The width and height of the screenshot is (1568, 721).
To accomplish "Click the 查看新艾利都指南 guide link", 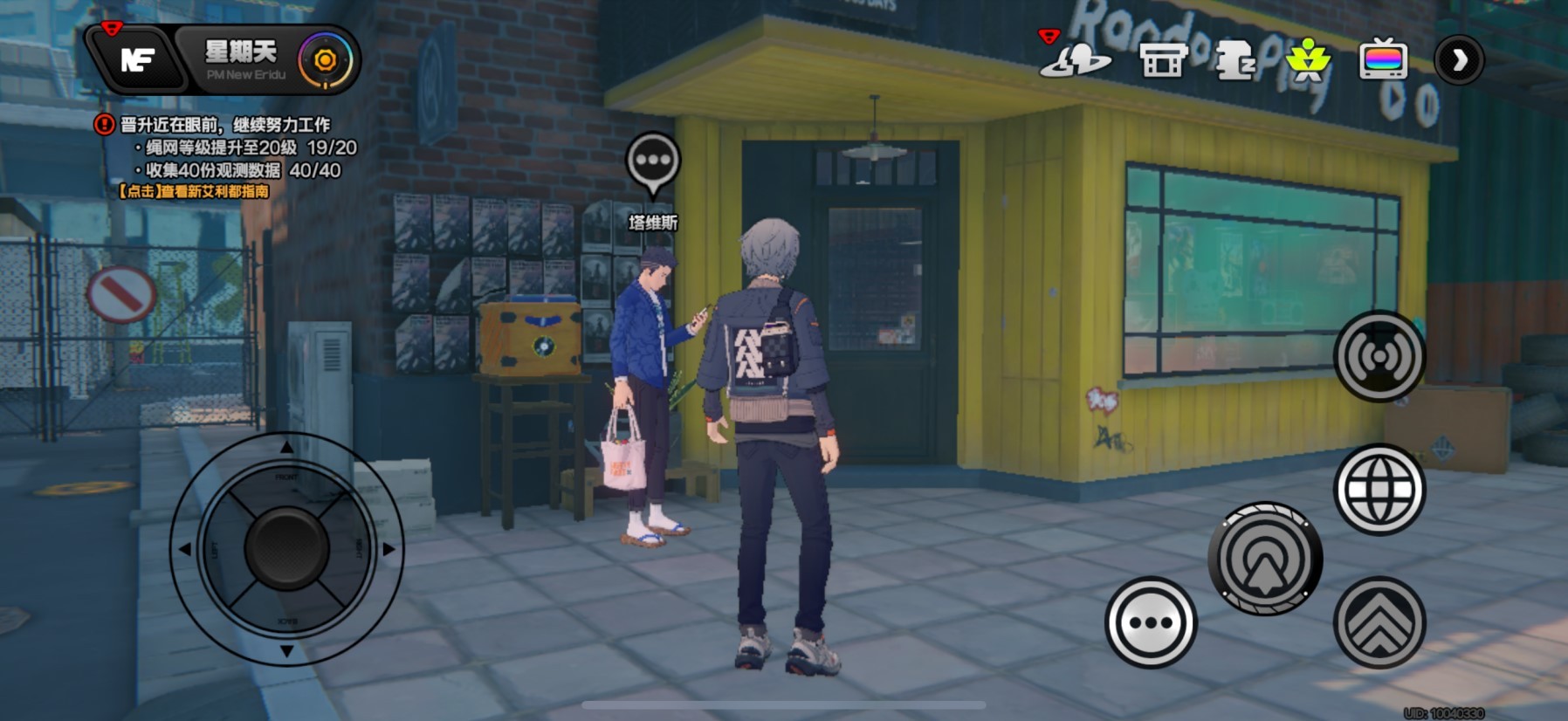I will point(194,191).
